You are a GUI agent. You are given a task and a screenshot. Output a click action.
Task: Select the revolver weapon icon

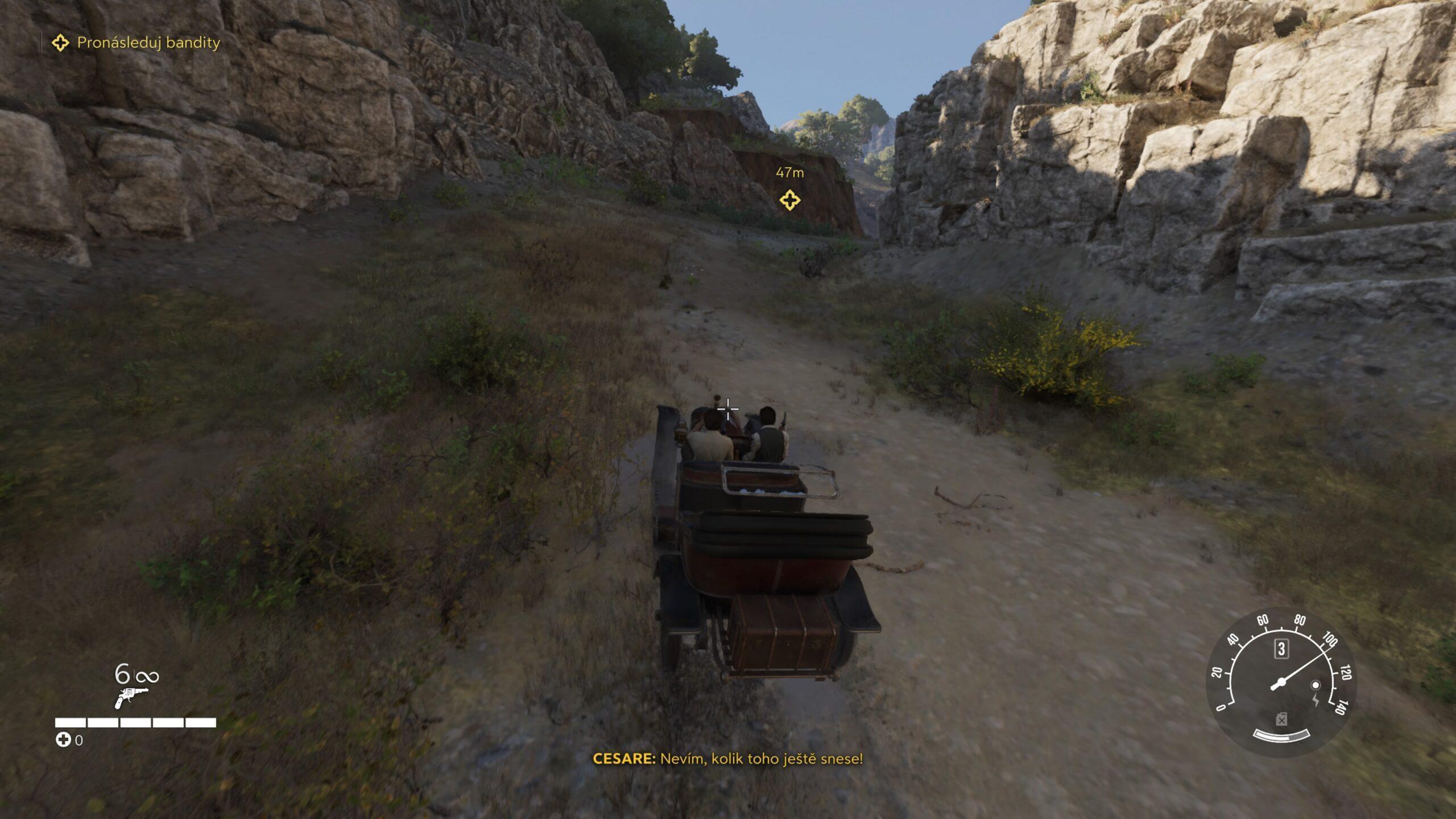(x=131, y=697)
